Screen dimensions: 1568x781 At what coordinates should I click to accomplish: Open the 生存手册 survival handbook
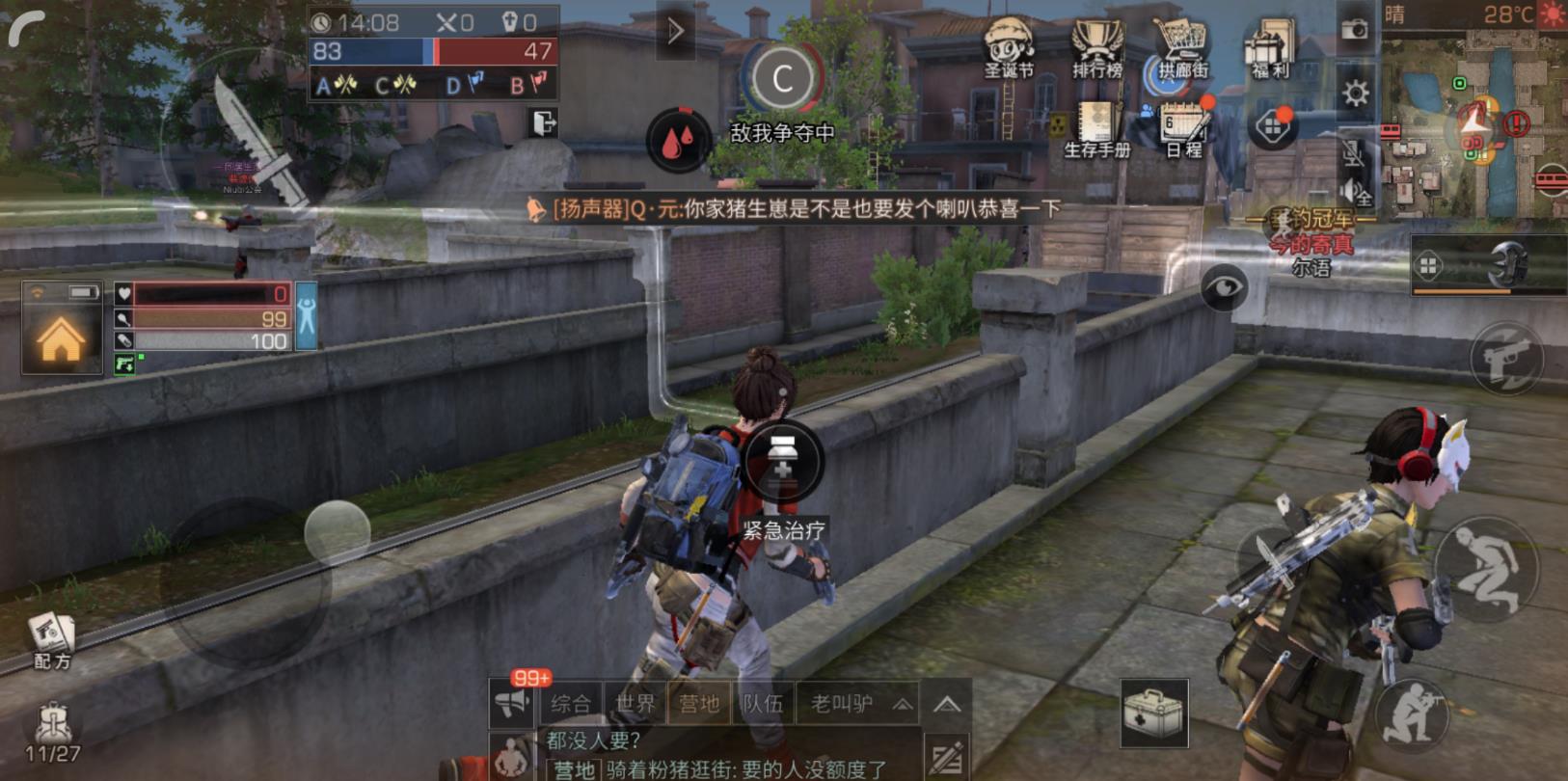point(1096,129)
